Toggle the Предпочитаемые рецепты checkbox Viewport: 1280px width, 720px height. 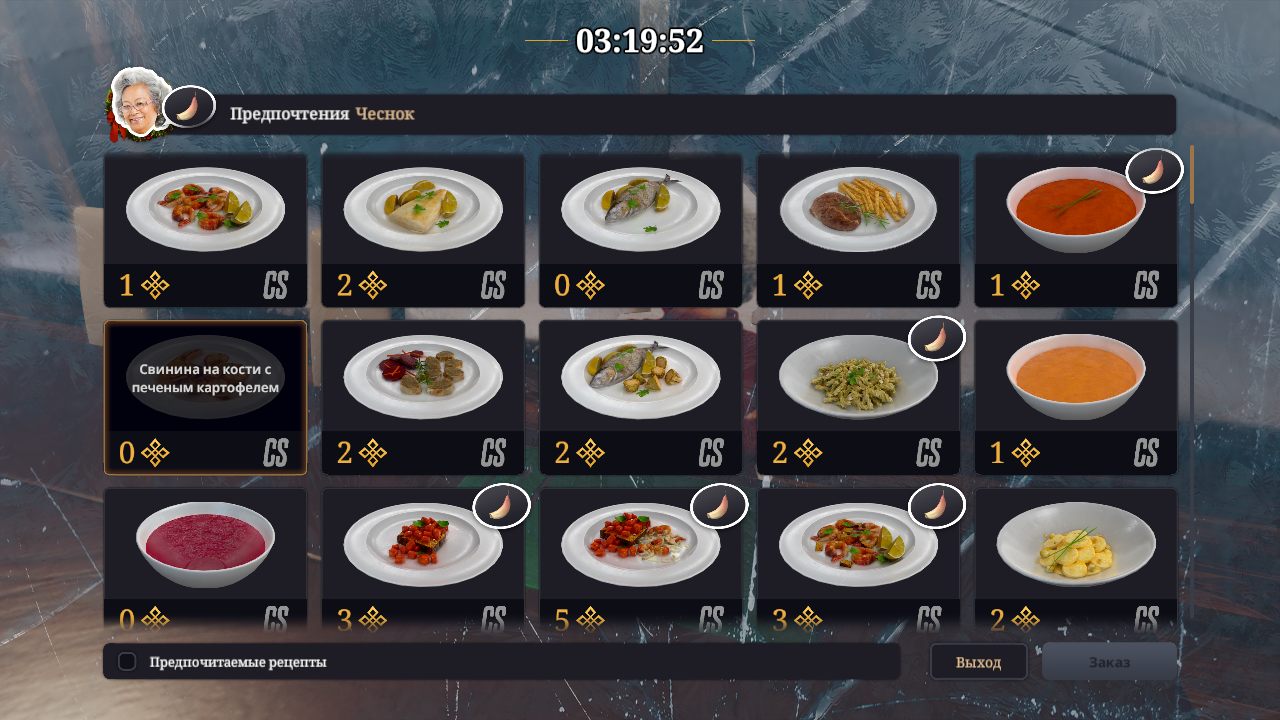point(127,662)
